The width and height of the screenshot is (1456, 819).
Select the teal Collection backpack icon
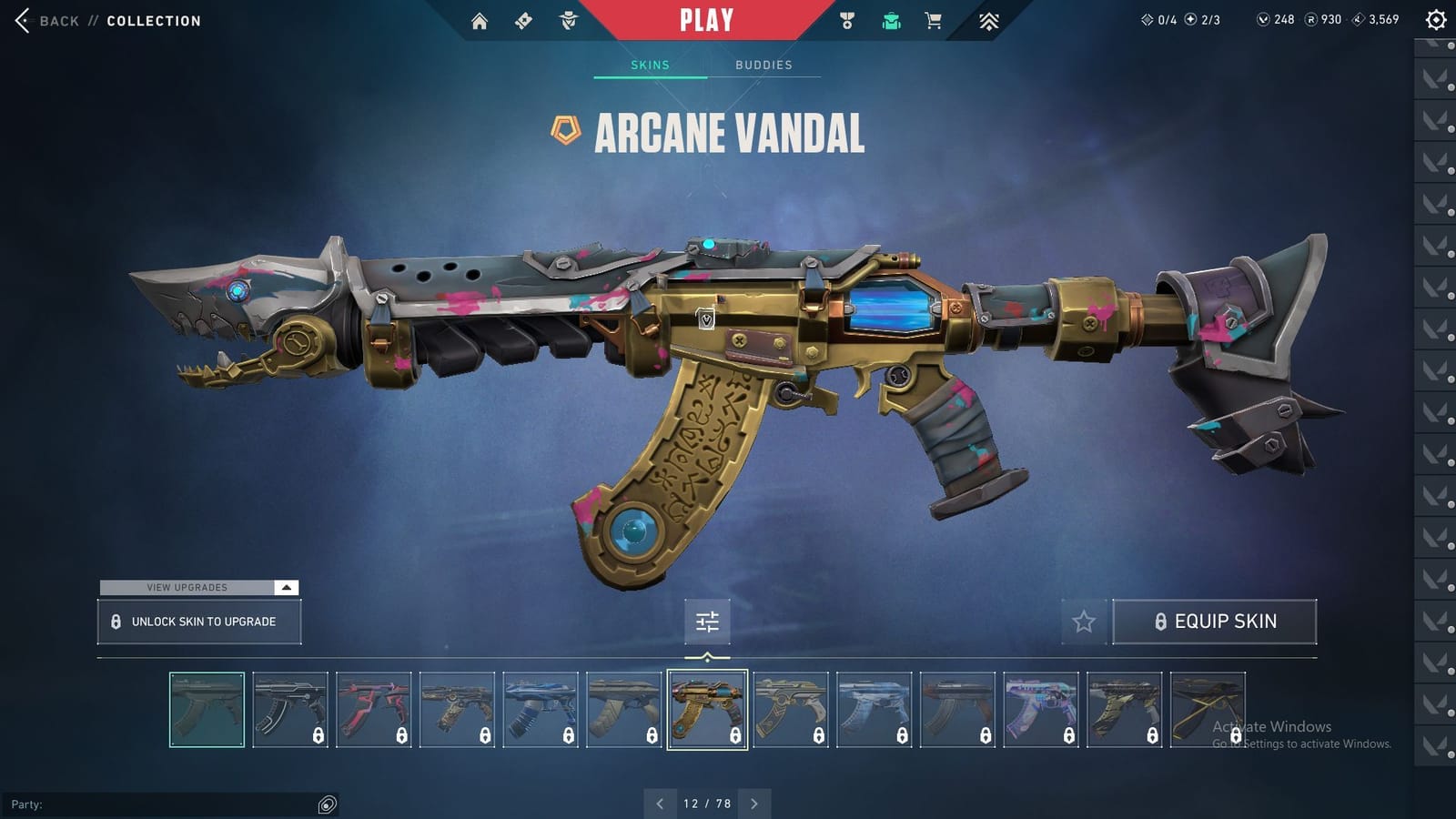[890, 19]
